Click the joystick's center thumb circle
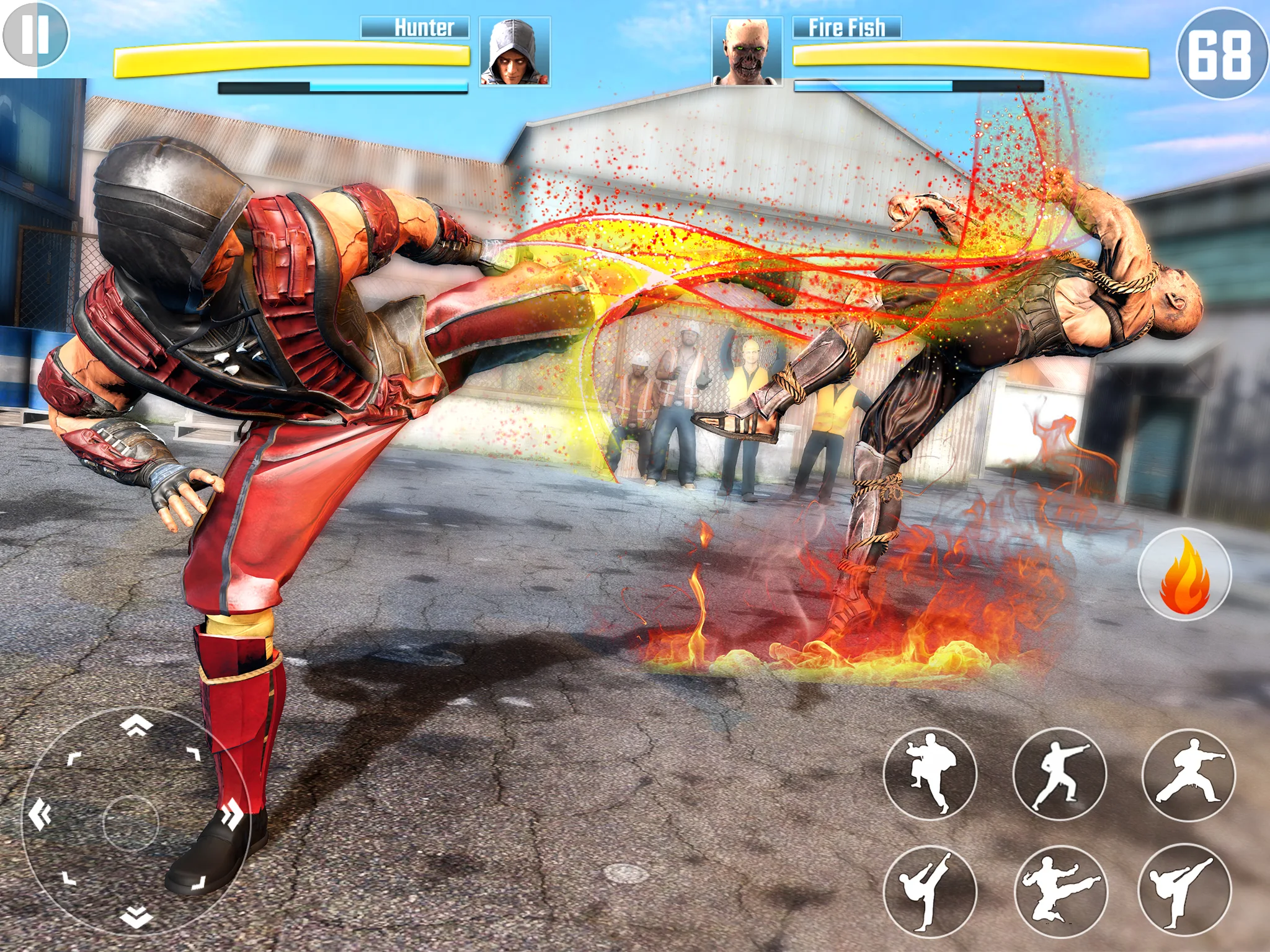Screen dimensions: 1270x952 (x=130, y=823)
